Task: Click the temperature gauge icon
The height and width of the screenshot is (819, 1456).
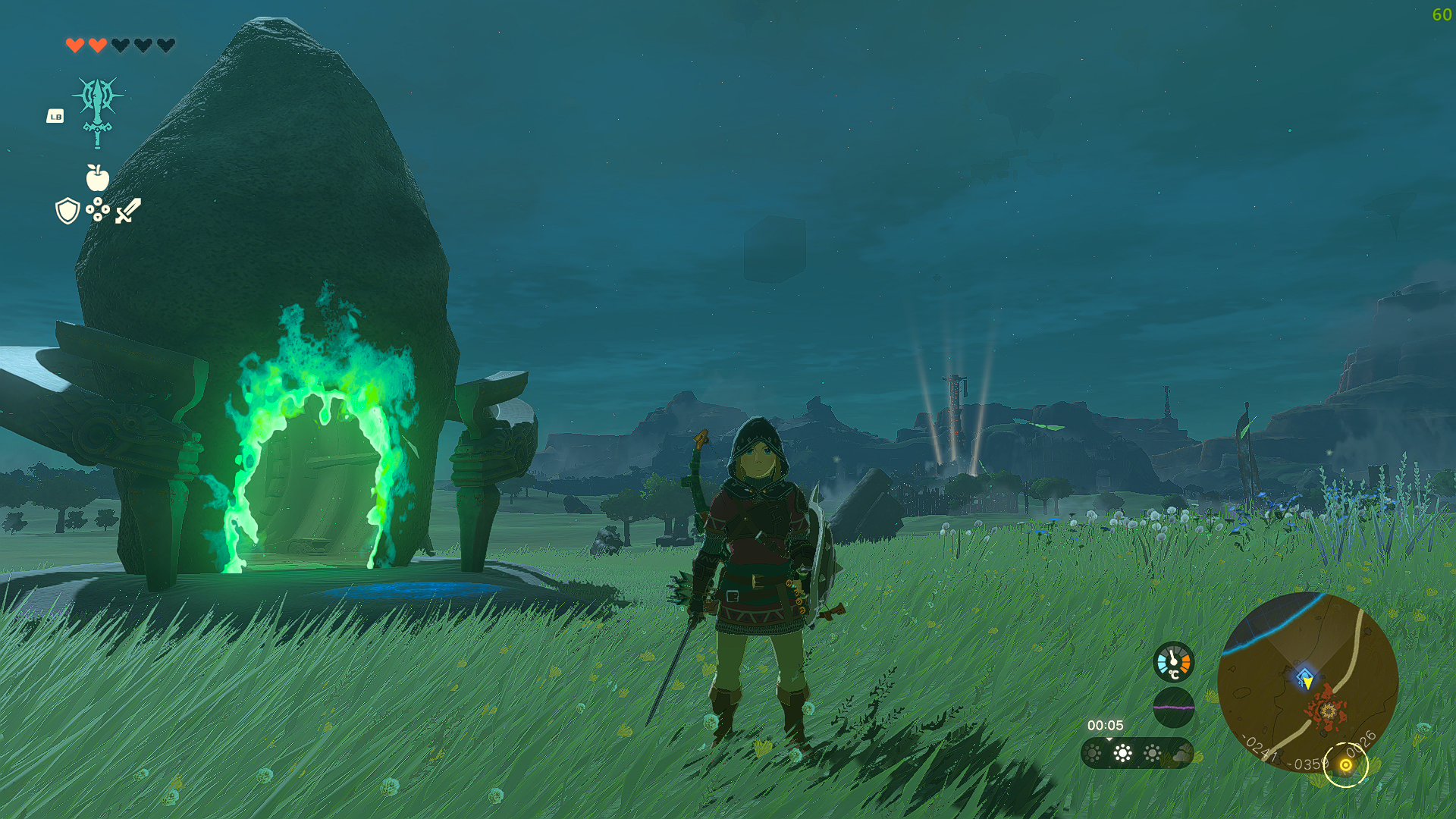Action: 1173,662
